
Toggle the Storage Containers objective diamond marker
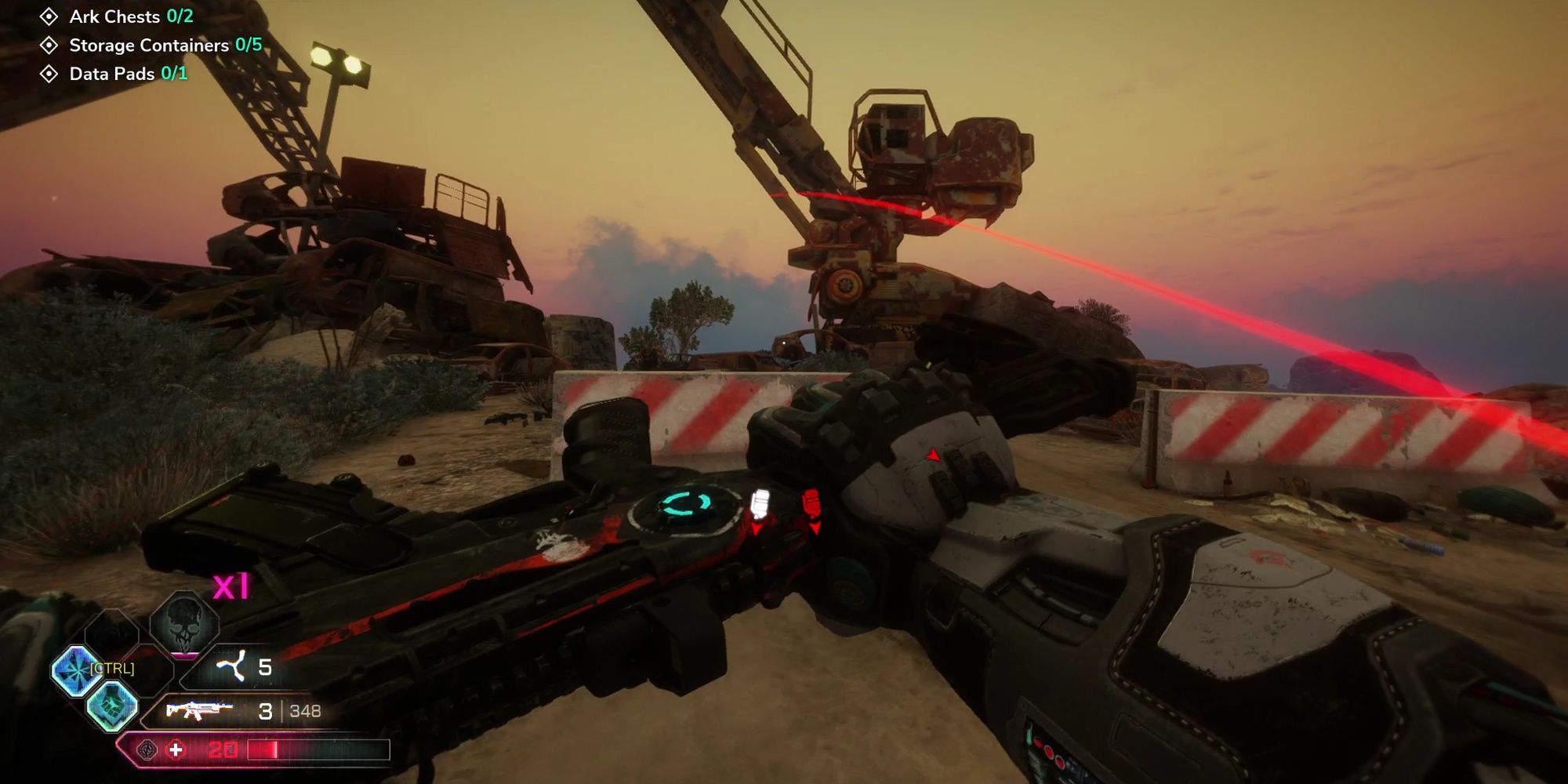(49, 45)
